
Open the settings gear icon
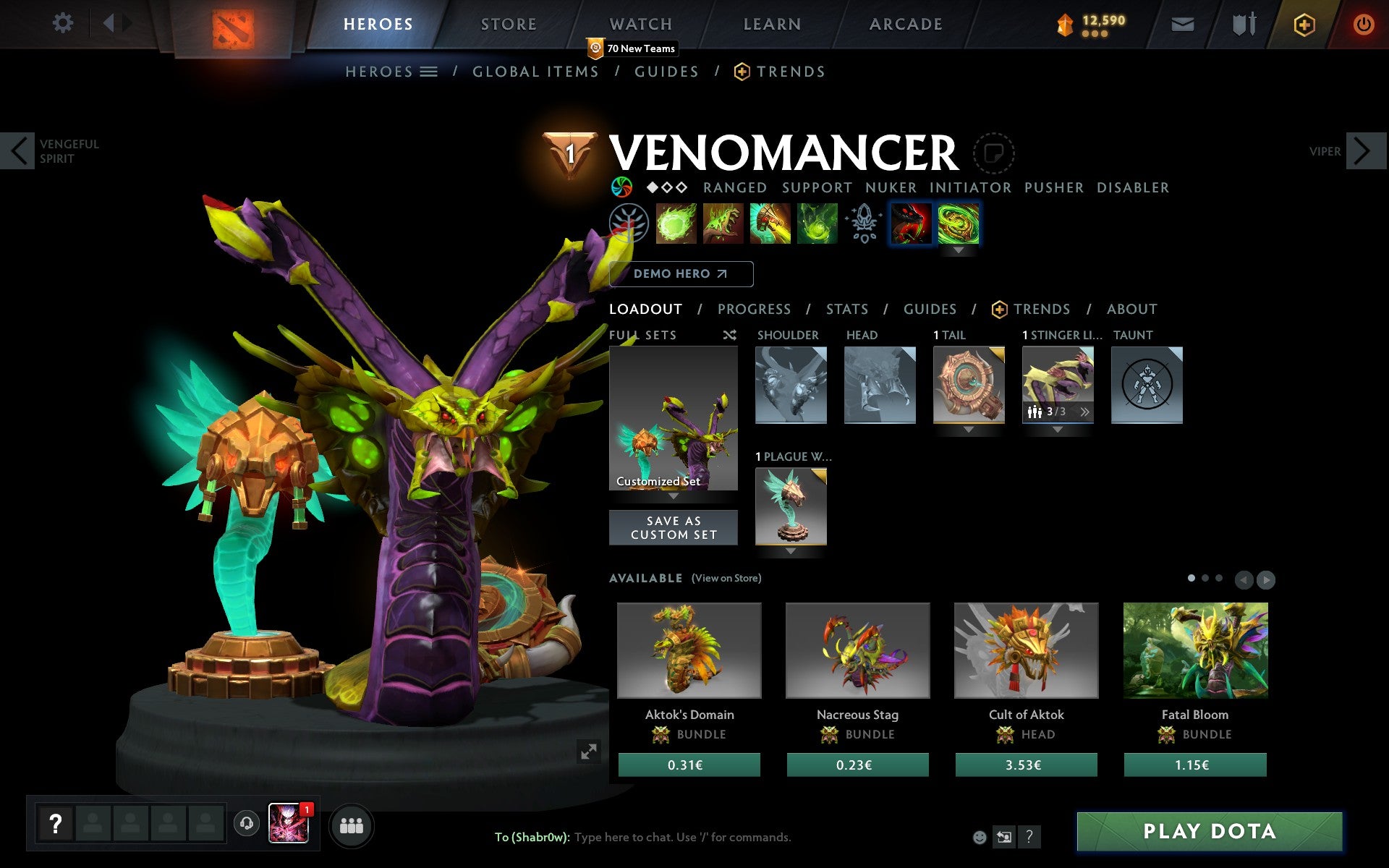click(x=64, y=23)
